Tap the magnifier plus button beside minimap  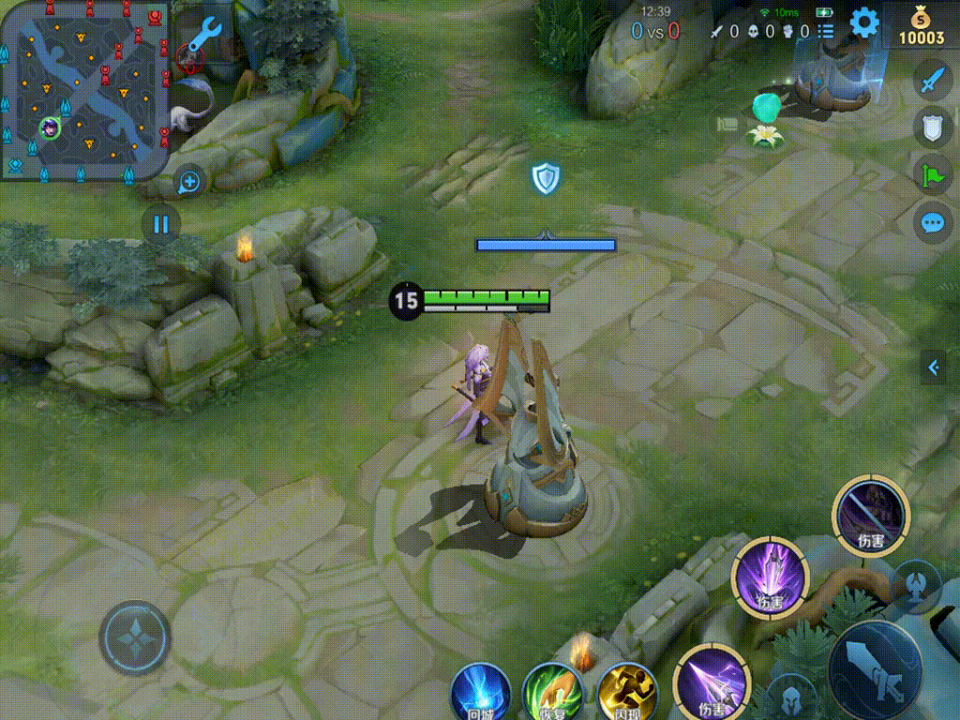(x=189, y=182)
